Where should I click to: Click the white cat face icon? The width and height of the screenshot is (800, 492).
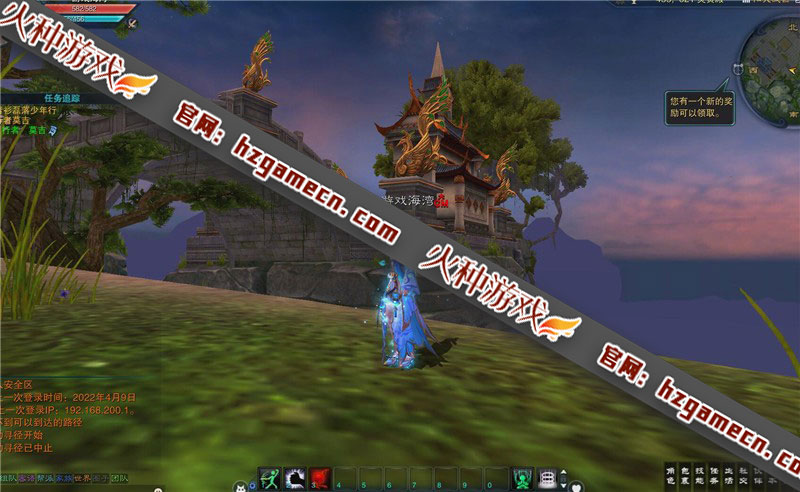[240, 485]
